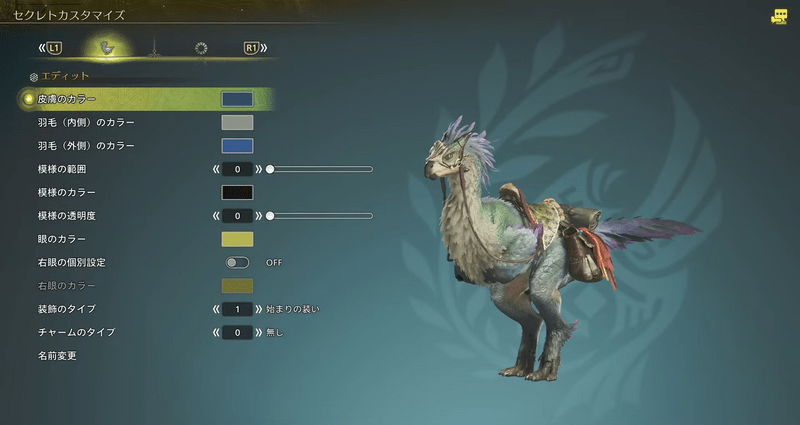The width and height of the screenshot is (800, 425).
Task: Open the 羽毛(内側)のカラー swatch
Action: click(x=237, y=122)
